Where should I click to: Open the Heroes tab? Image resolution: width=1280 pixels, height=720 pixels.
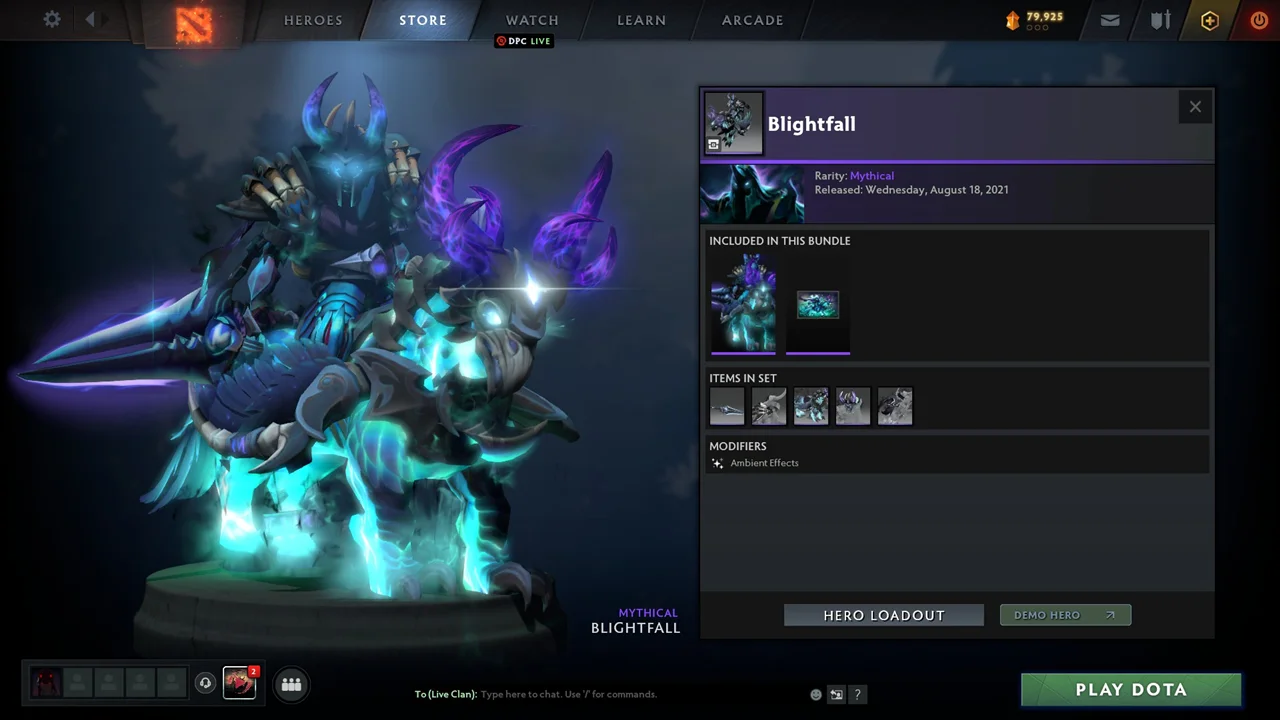tap(313, 20)
